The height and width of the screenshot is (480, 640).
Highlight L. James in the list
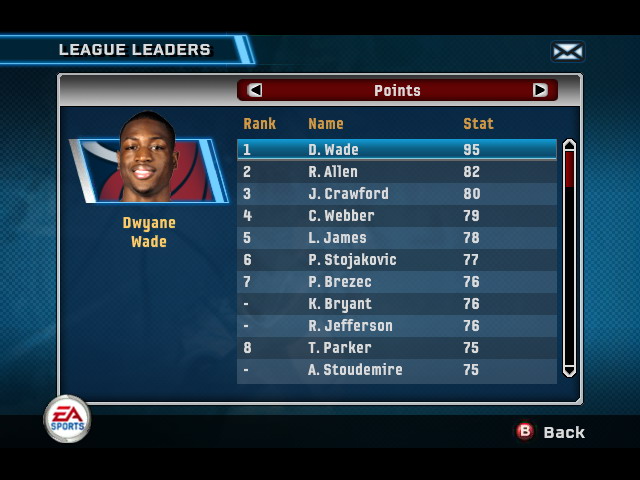coord(396,238)
